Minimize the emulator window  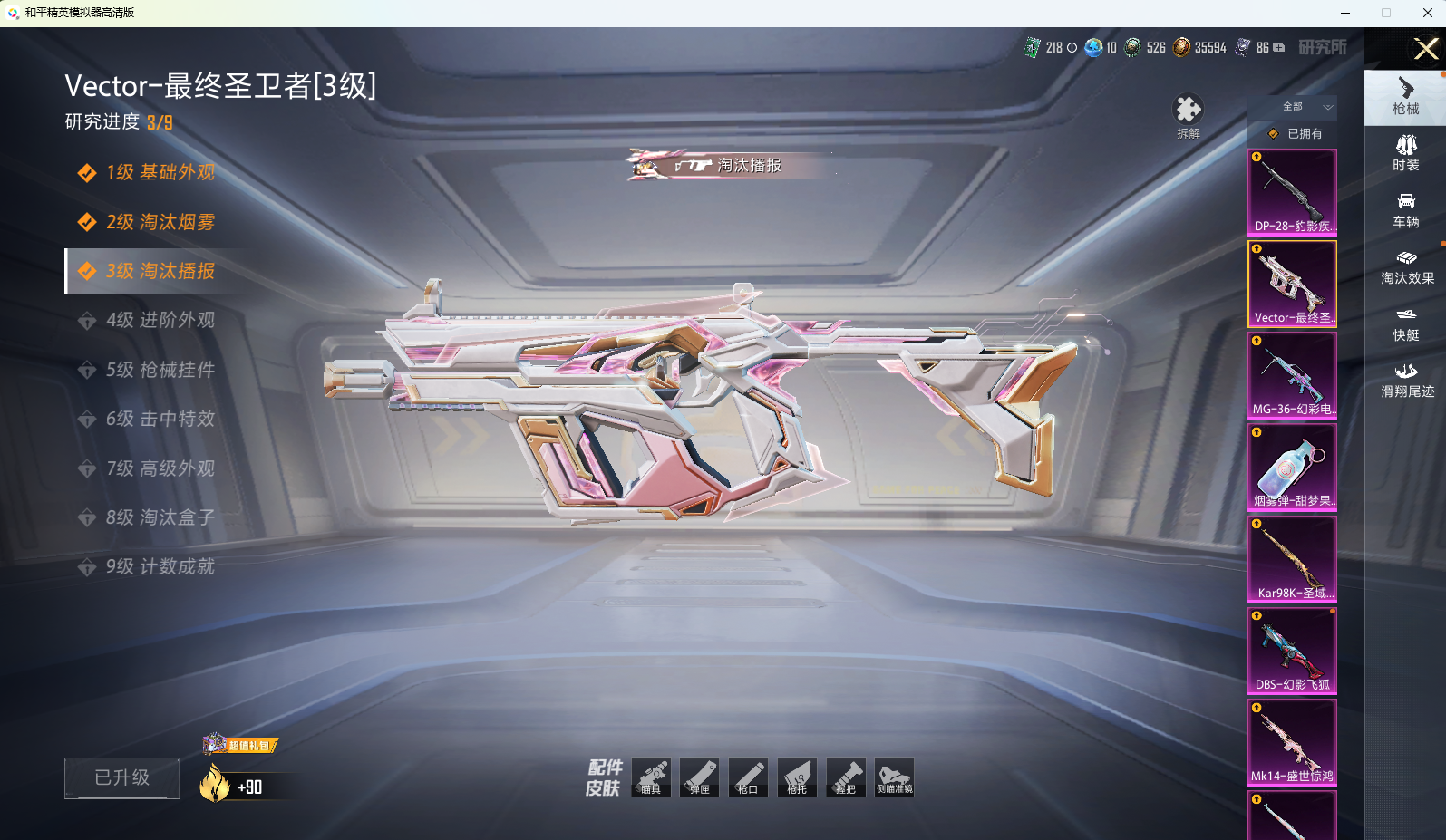[1344, 13]
